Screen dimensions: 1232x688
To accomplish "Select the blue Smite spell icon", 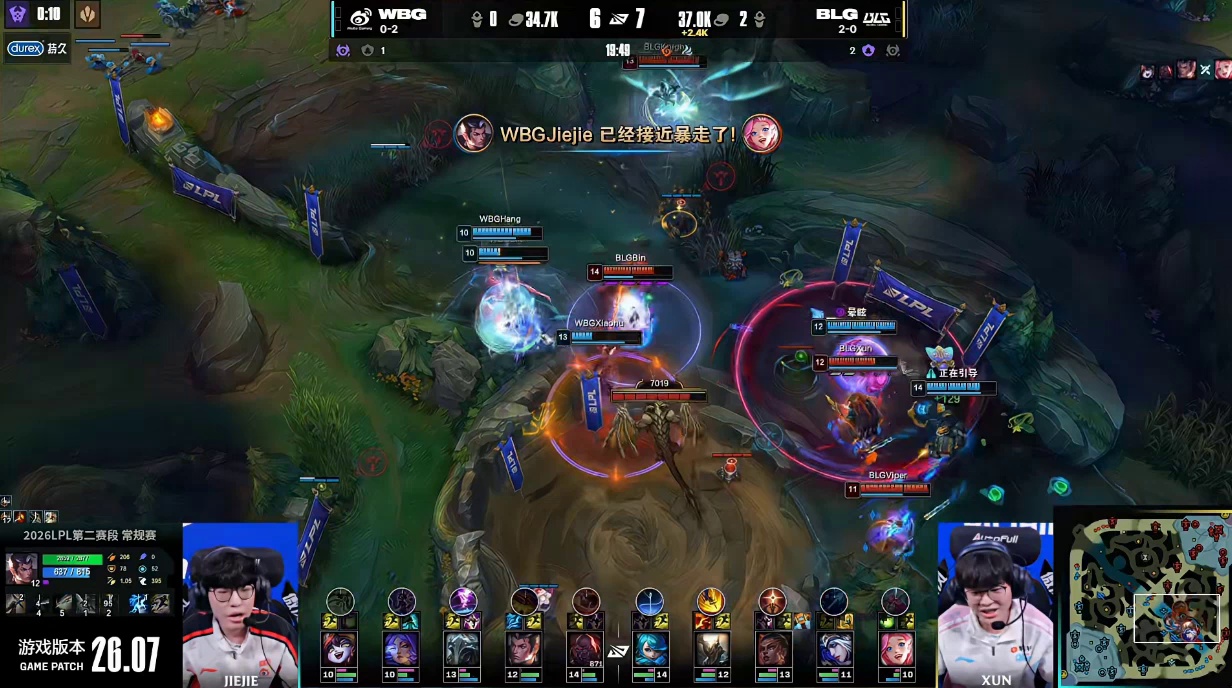I will point(138,603).
